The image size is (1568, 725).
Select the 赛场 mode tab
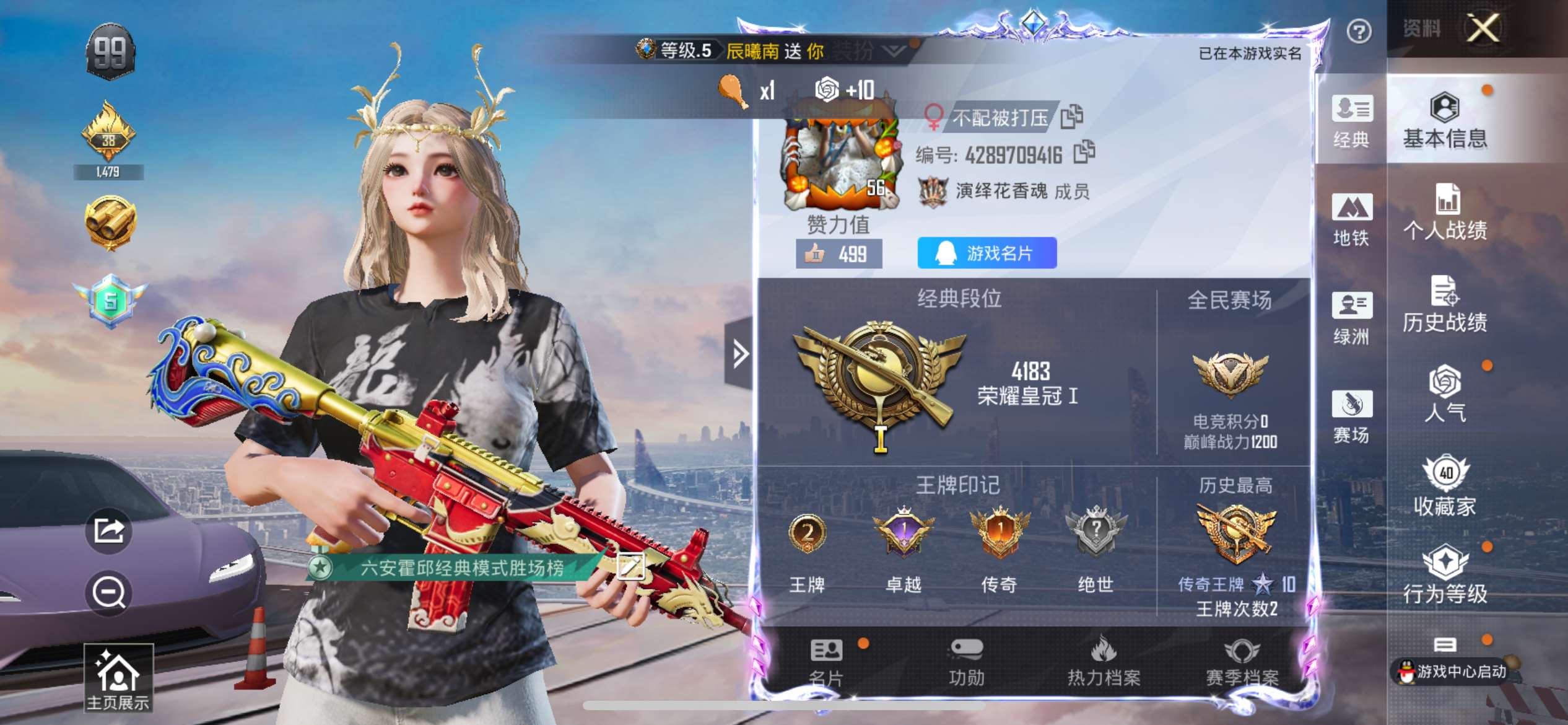click(x=1351, y=417)
